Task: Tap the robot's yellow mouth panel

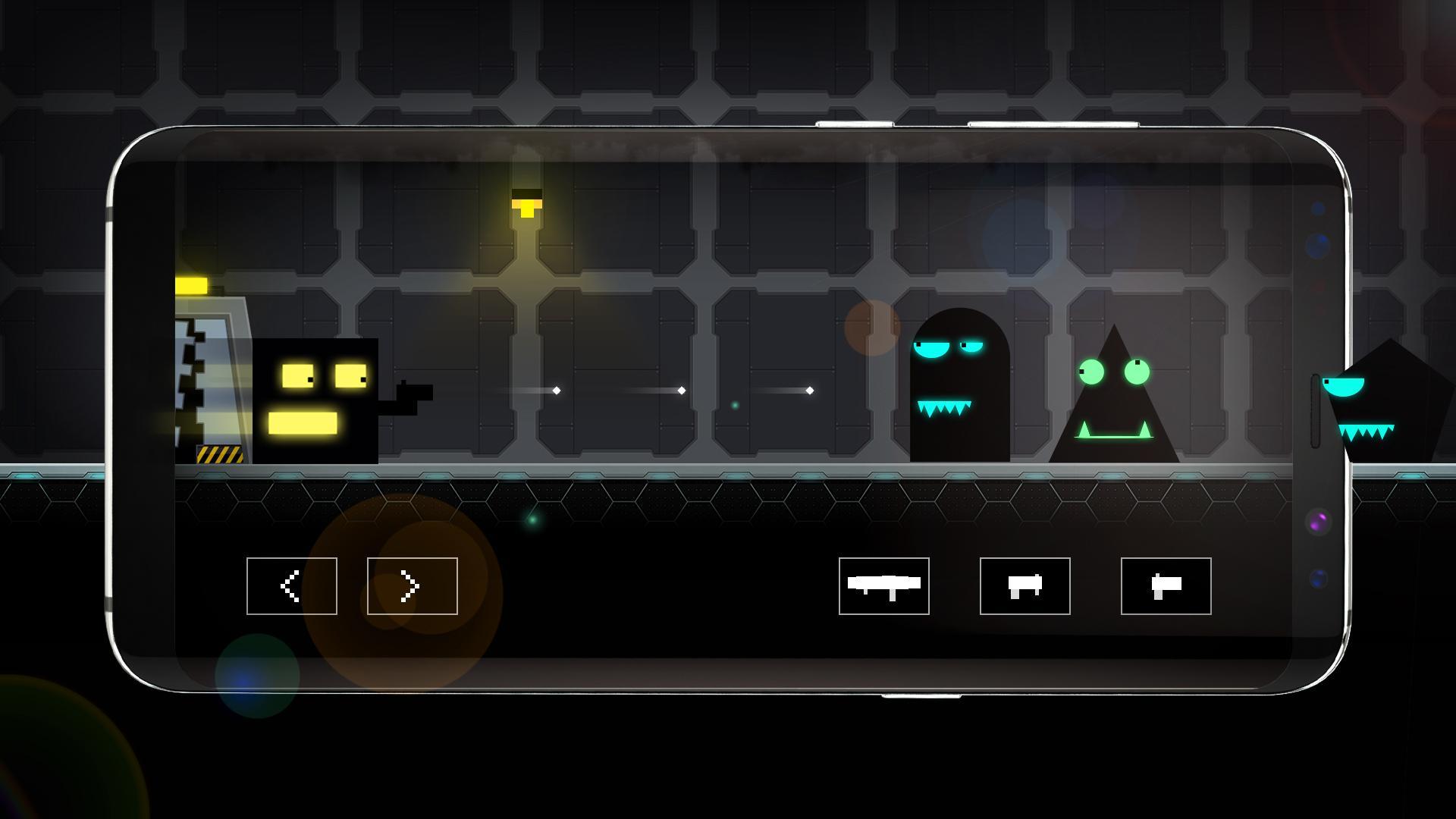Action: tap(303, 422)
